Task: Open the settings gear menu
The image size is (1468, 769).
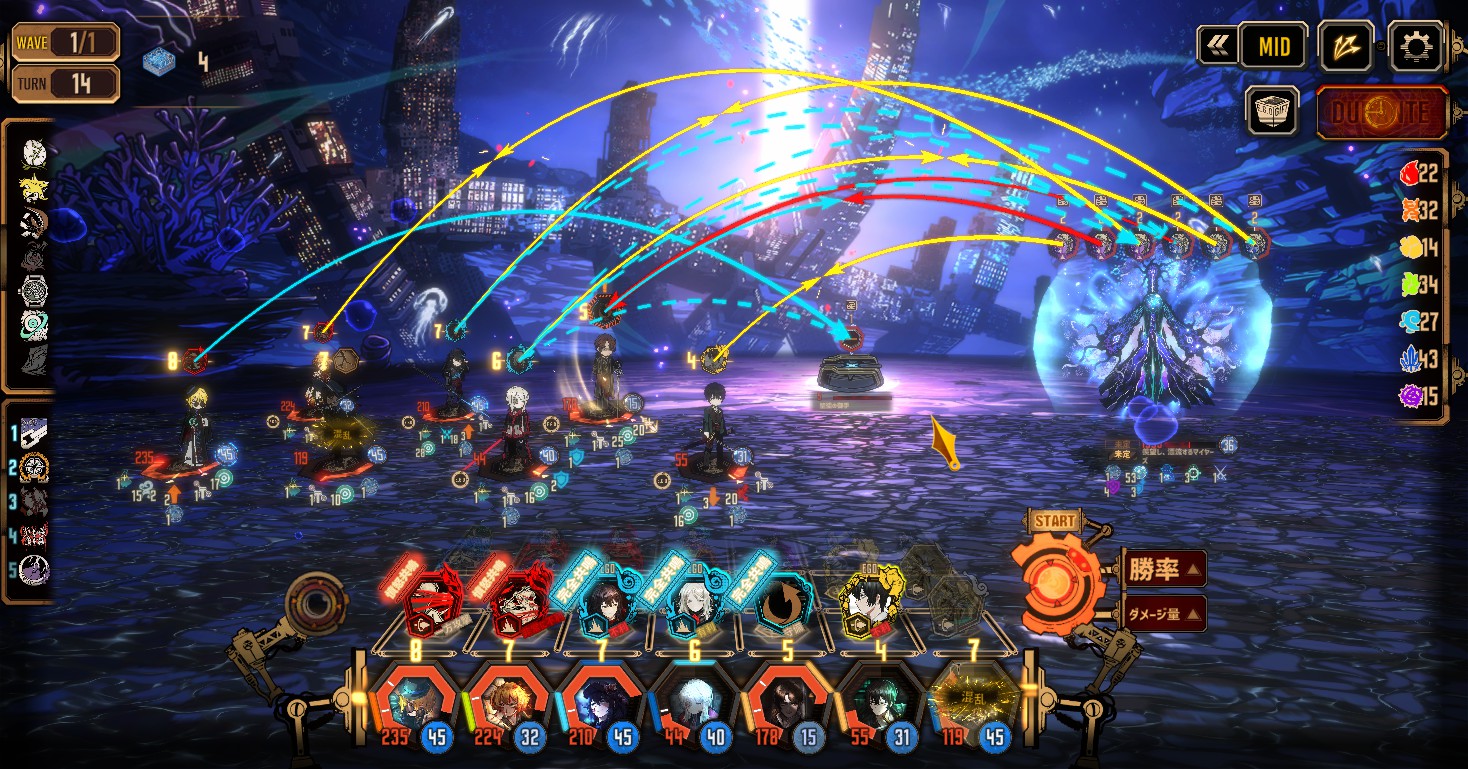Action: 1417,46
